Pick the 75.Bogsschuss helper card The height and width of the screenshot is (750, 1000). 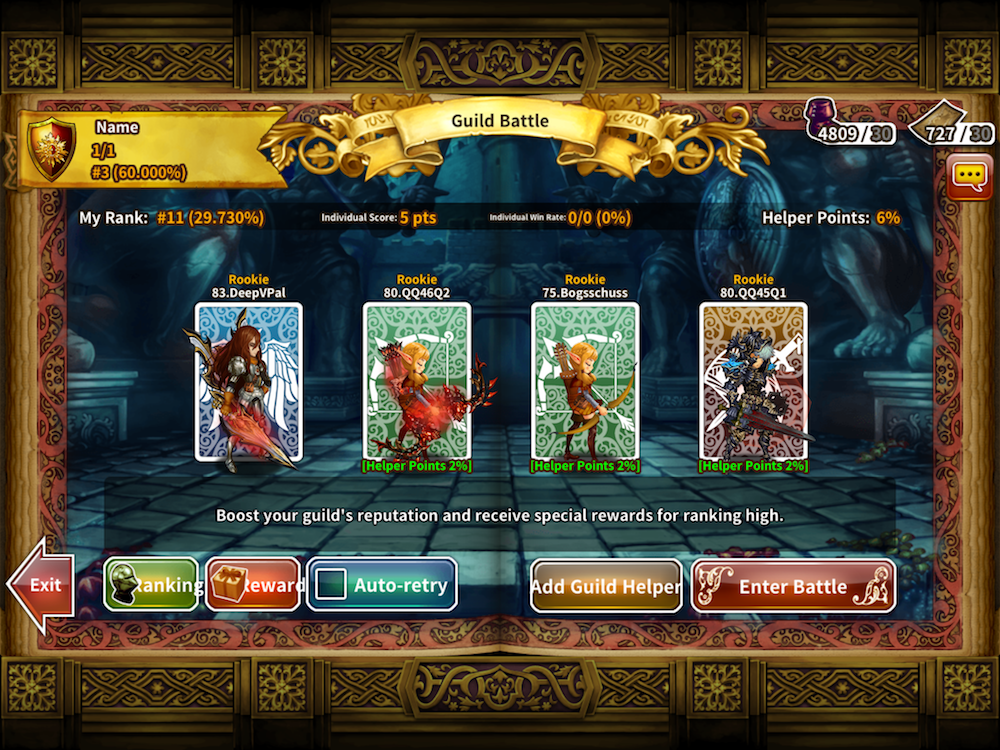[585, 381]
